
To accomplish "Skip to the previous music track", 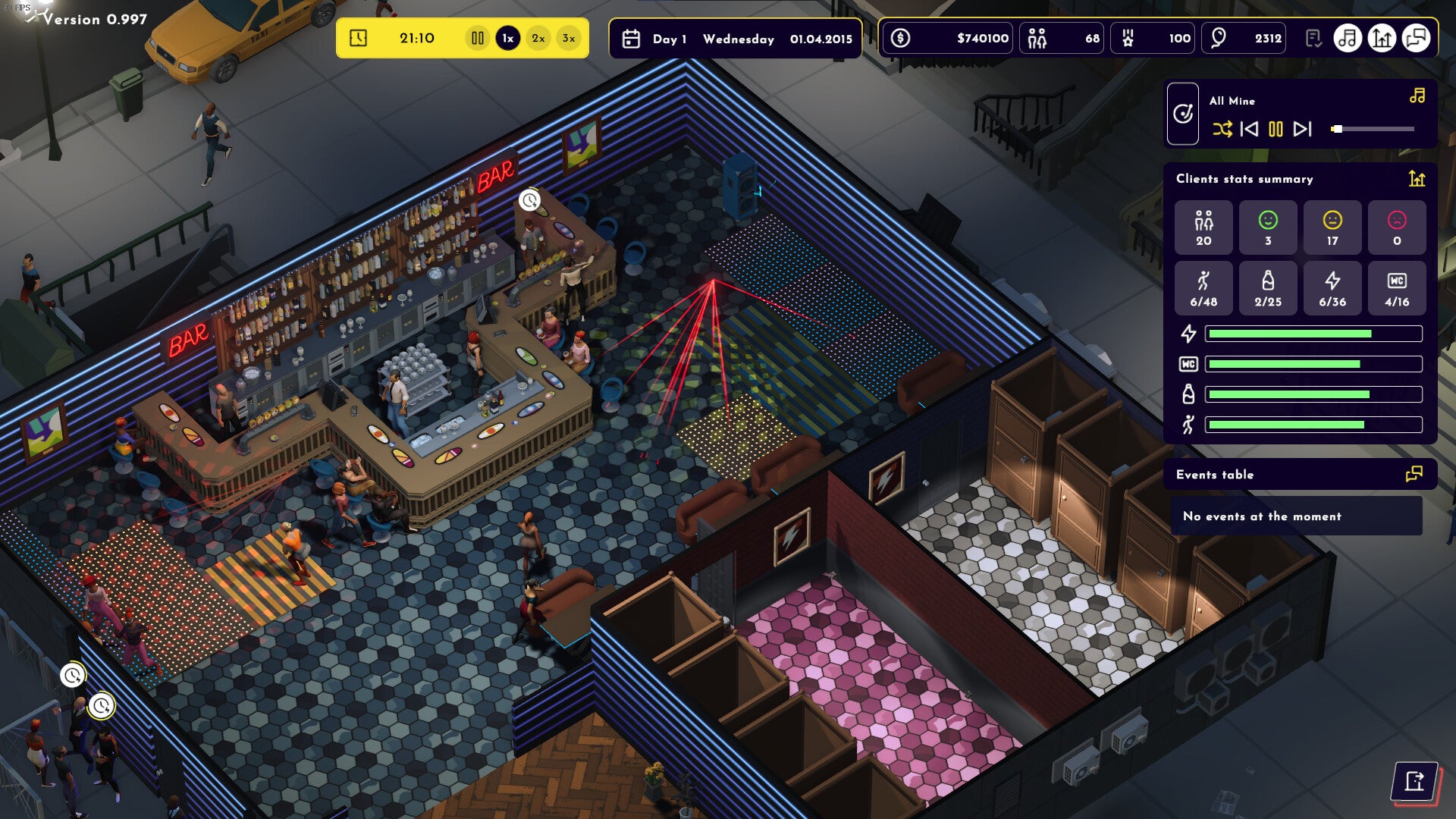I will (1249, 129).
